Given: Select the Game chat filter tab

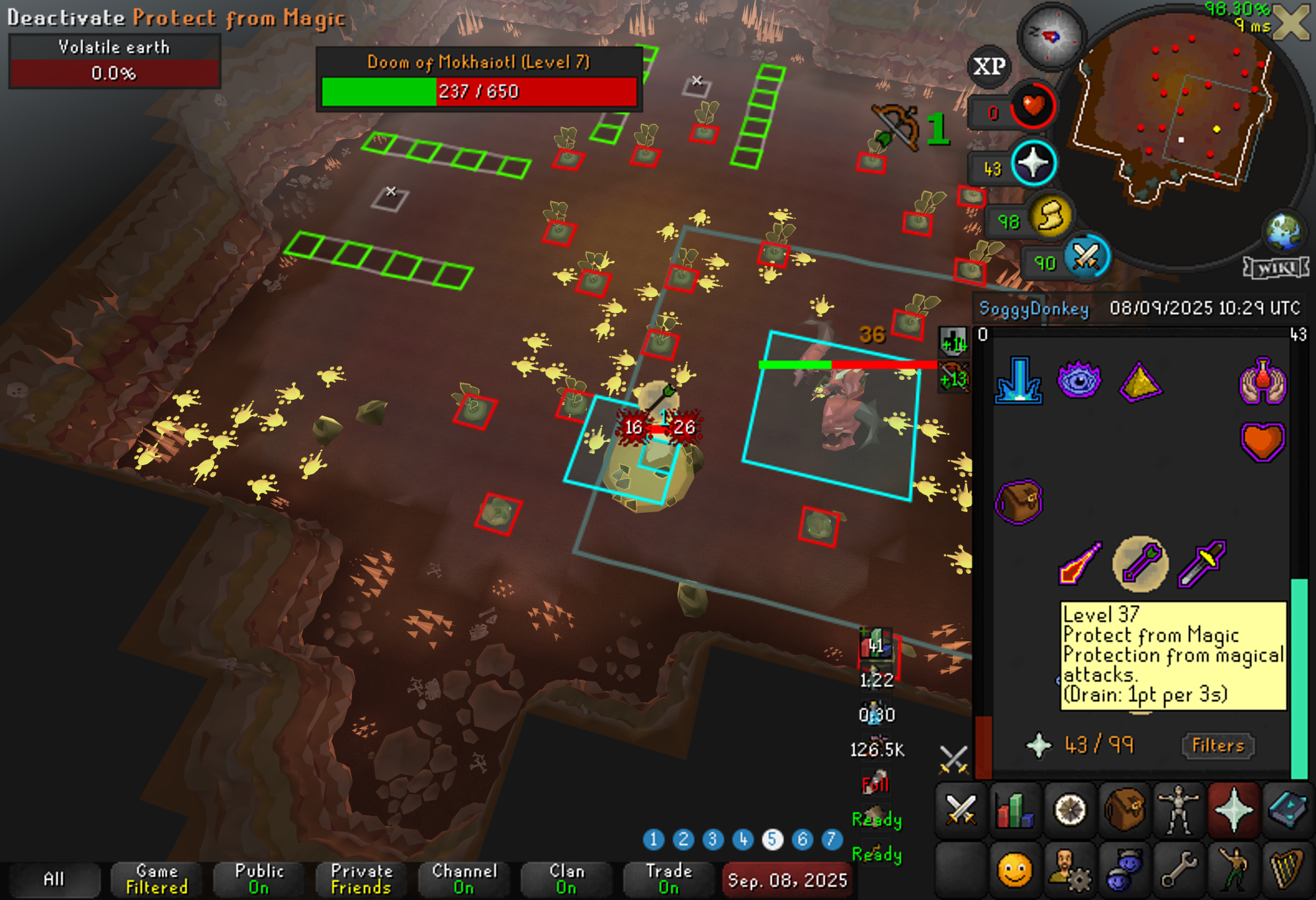Looking at the screenshot, I should coord(157,879).
